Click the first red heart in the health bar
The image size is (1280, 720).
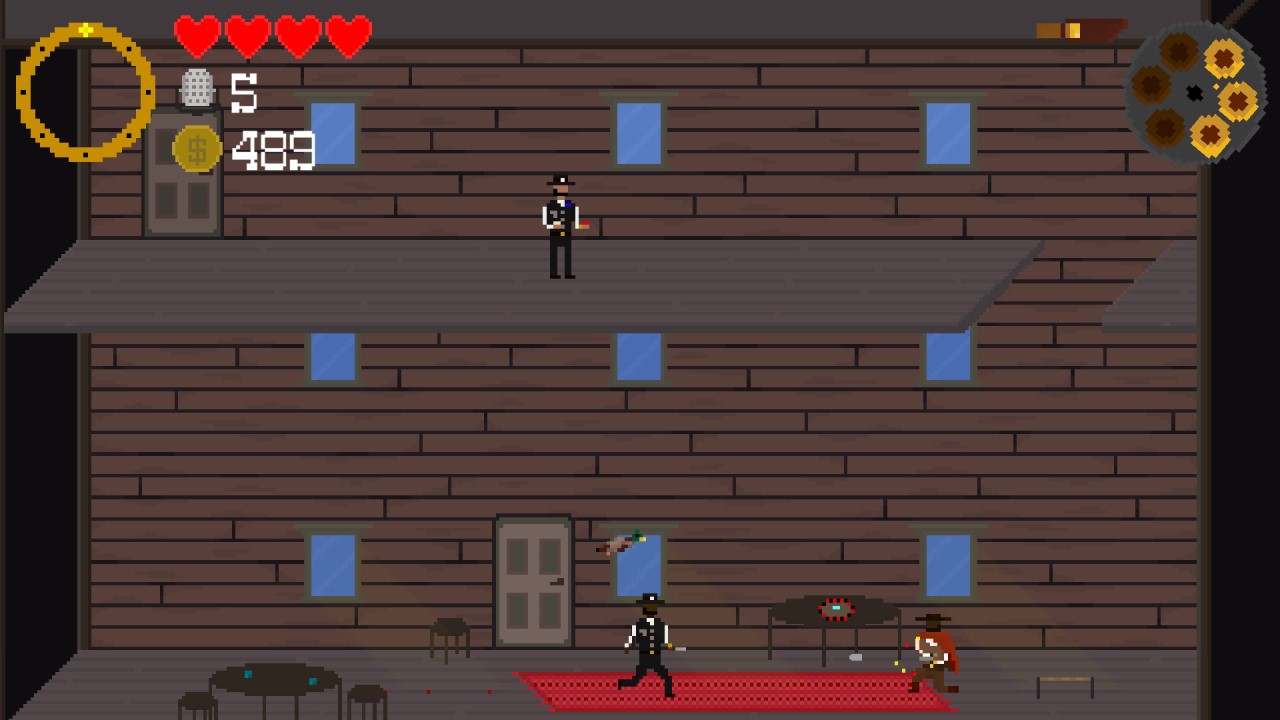197,33
